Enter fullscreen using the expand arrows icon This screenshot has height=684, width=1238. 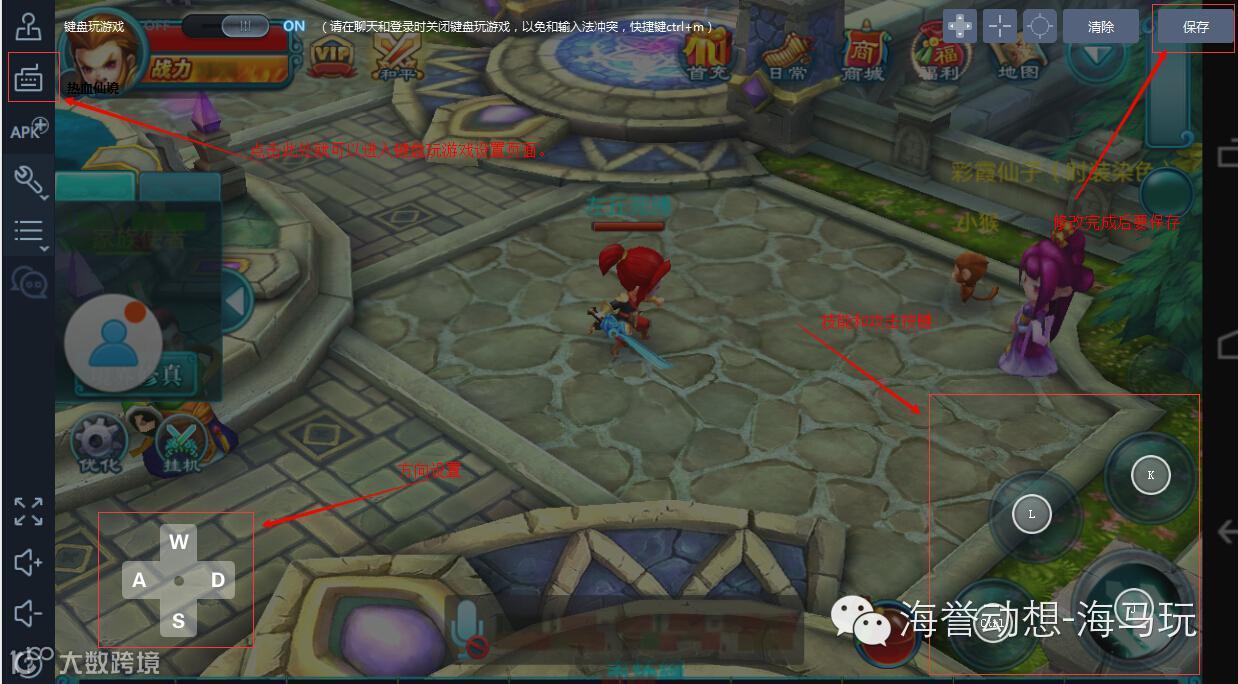(28, 511)
